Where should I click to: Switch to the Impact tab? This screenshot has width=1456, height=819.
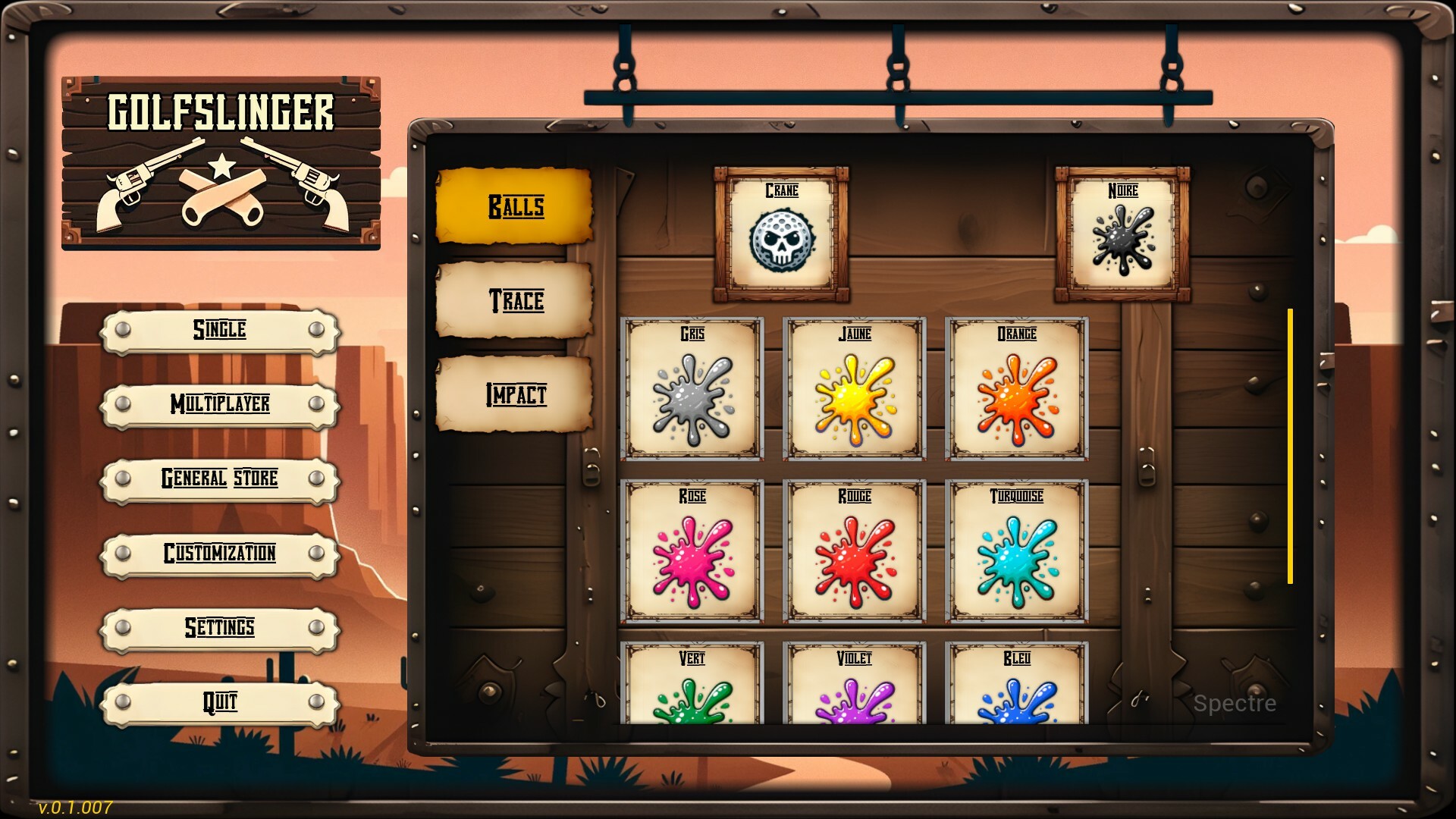click(514, 395)
